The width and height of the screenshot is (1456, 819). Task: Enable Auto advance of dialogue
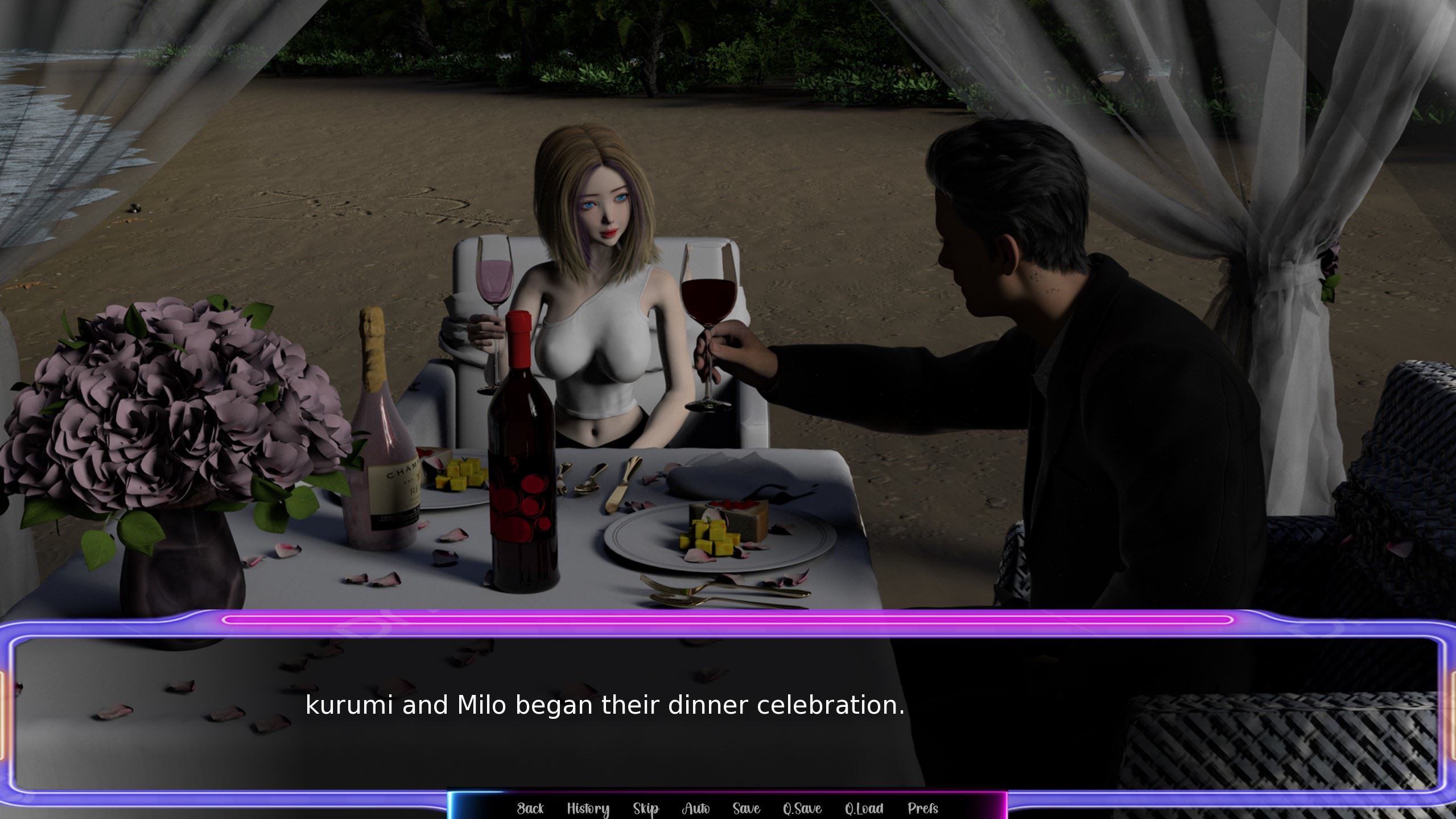(x=695, y=808)
